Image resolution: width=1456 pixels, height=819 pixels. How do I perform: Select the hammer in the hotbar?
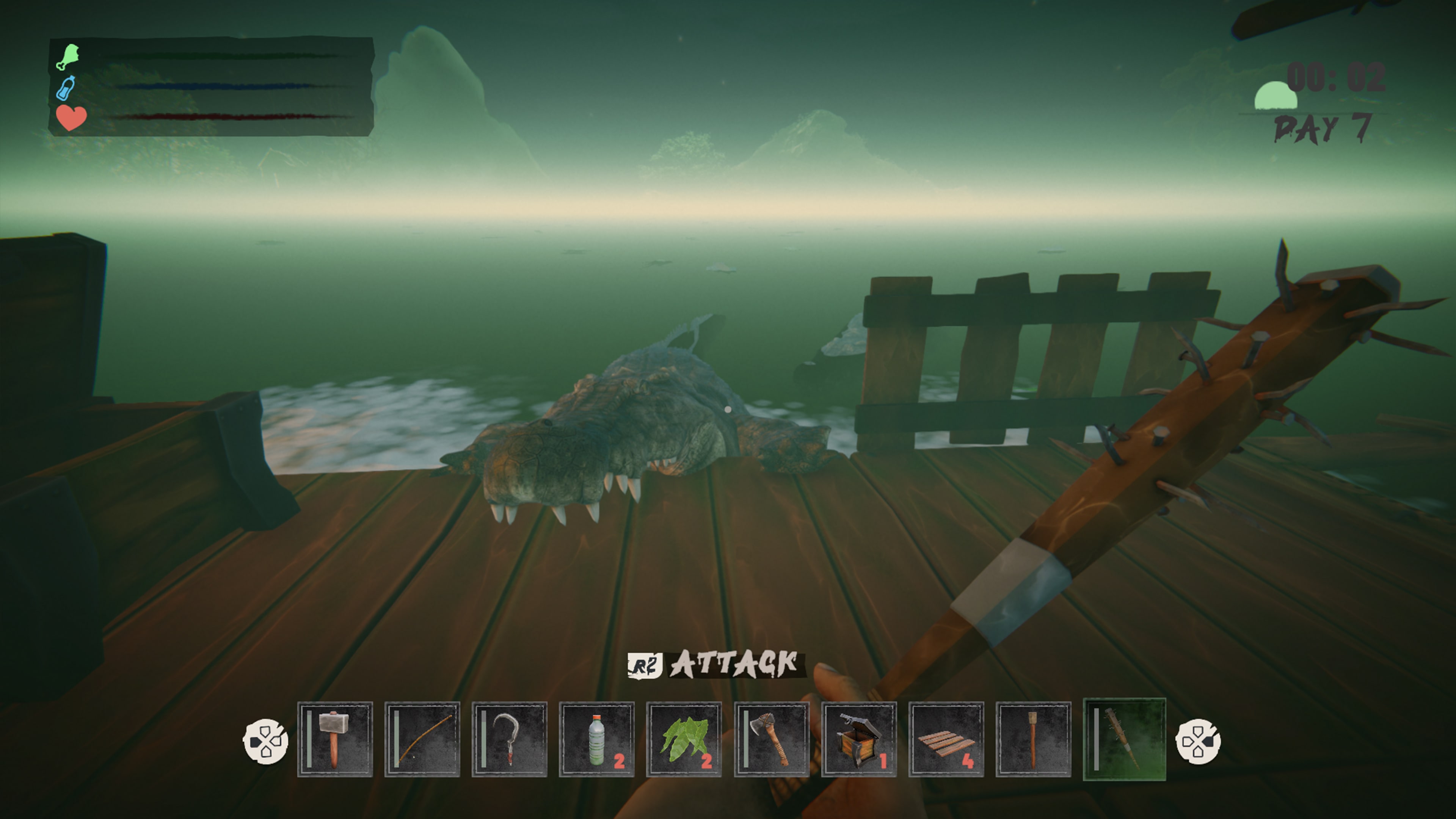pos(336,741)
